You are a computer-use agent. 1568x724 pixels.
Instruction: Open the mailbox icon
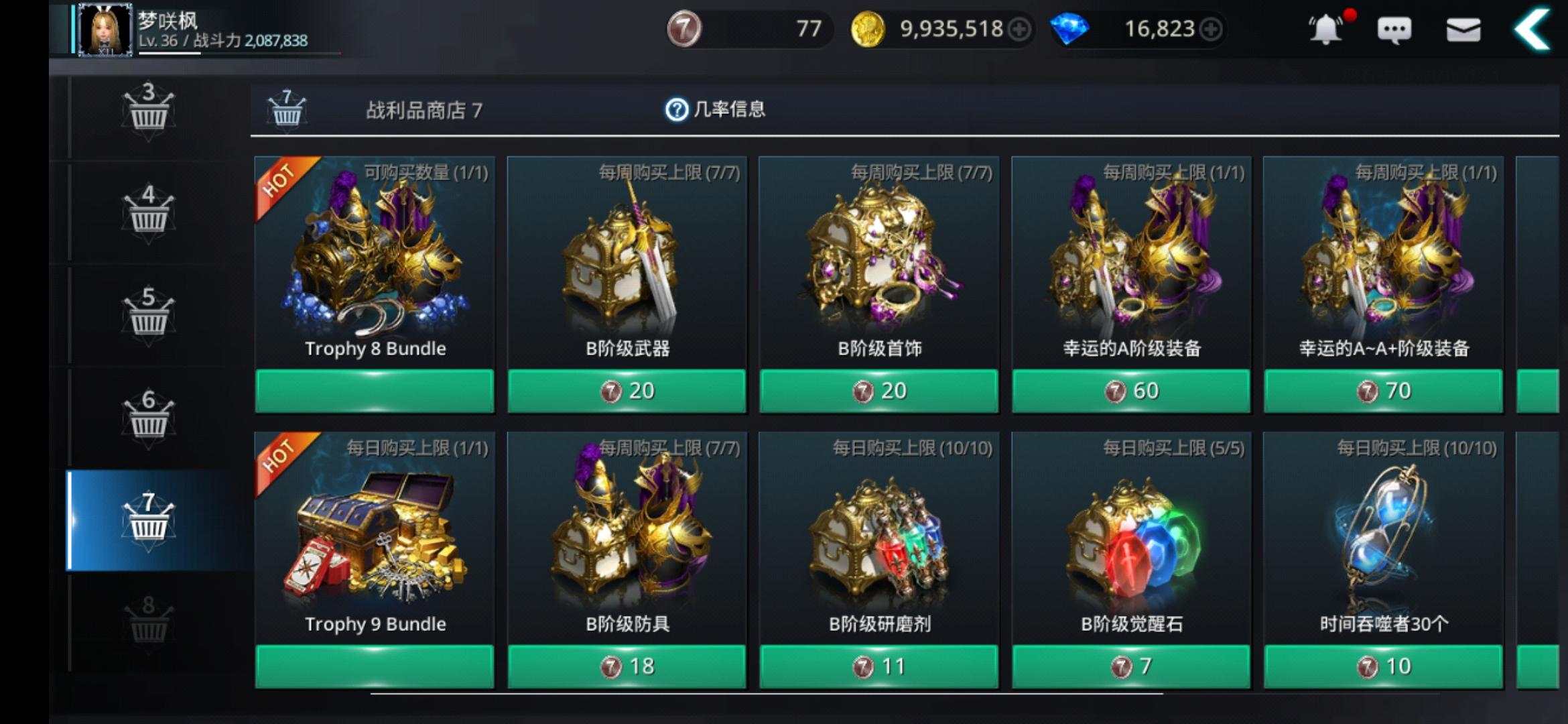(1463, 29)
